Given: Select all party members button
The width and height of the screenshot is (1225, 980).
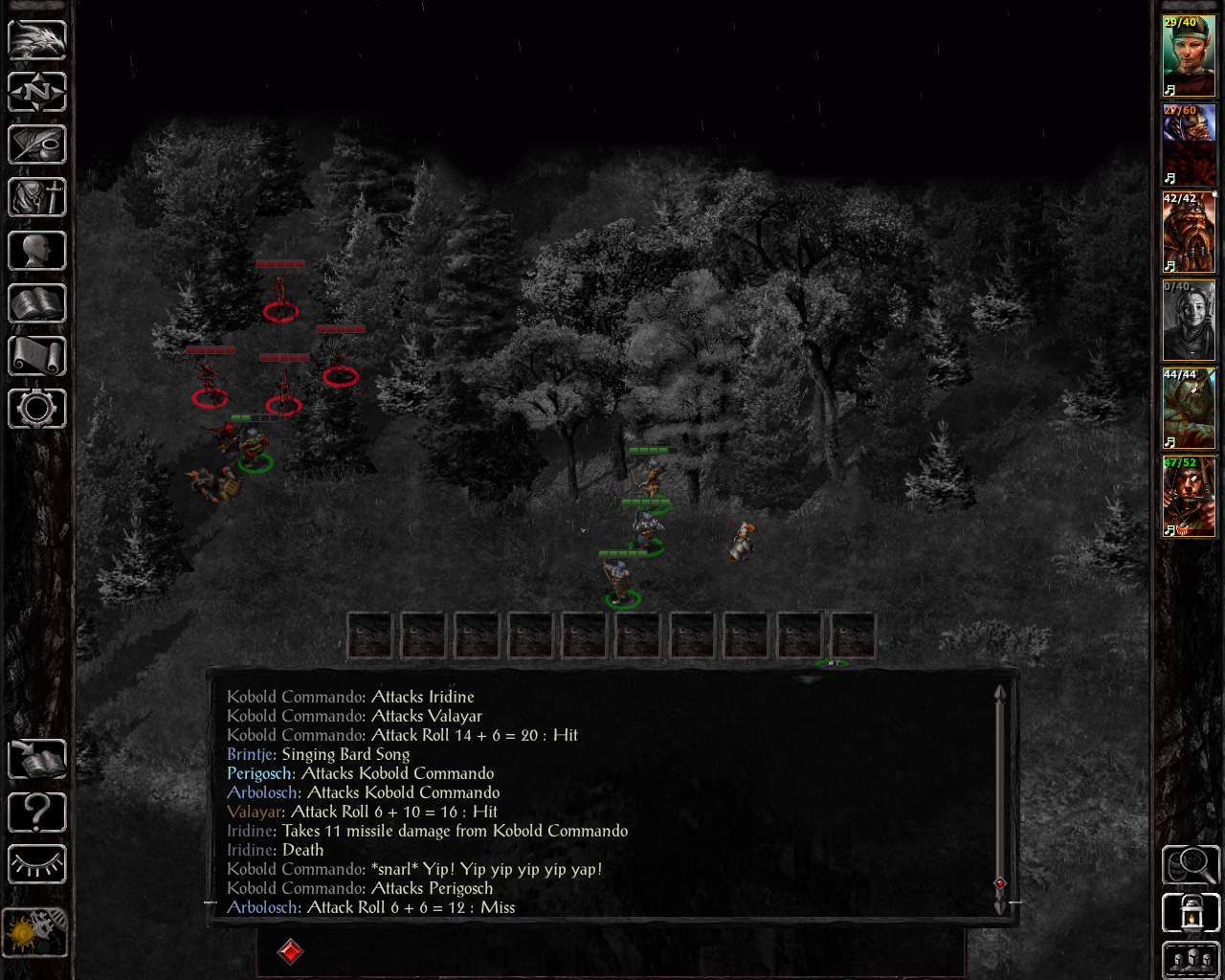Looking at the screenshot, I should coord(1191,960).
